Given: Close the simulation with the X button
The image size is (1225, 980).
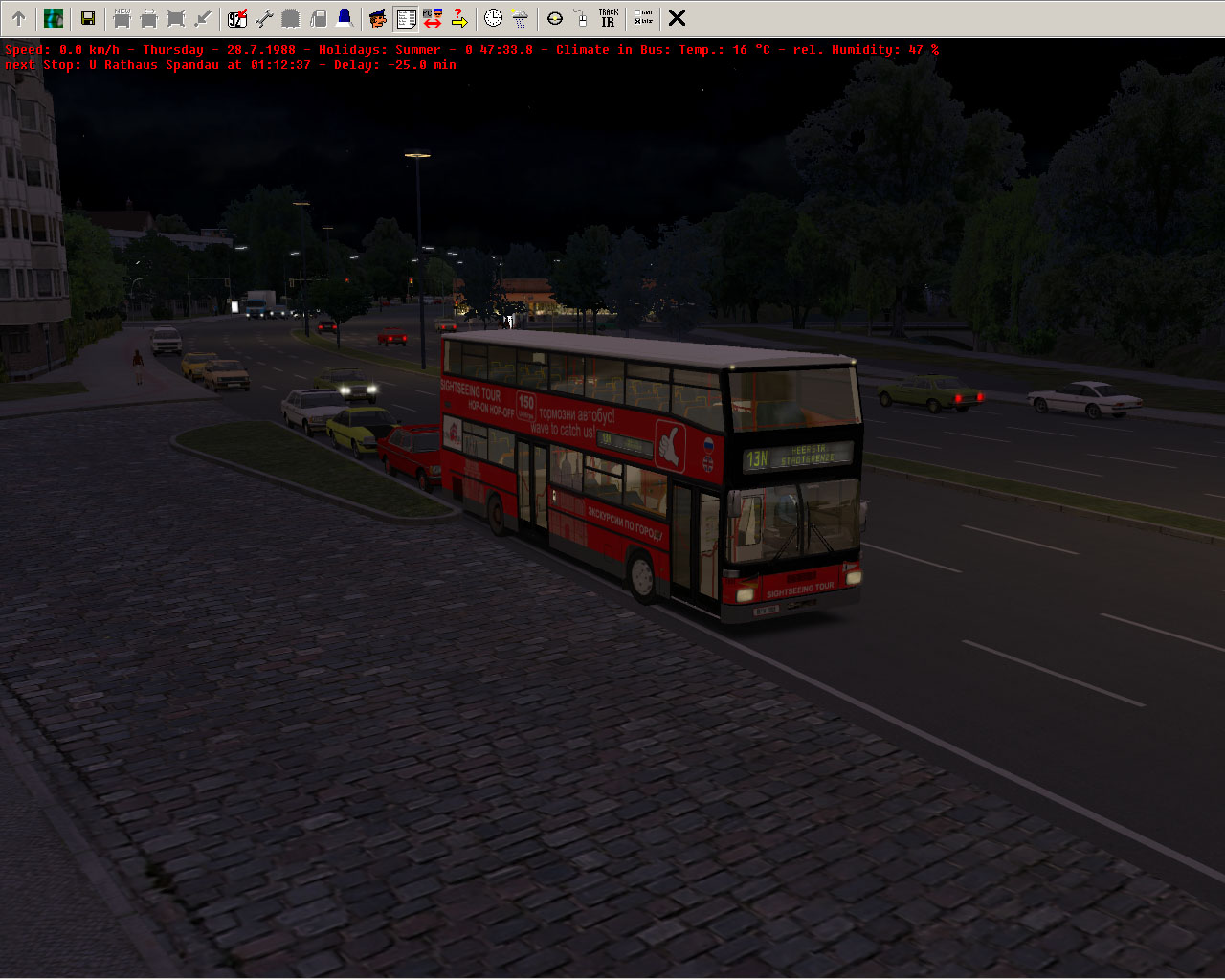Looking at the screenshot, I should click(677, 18).
